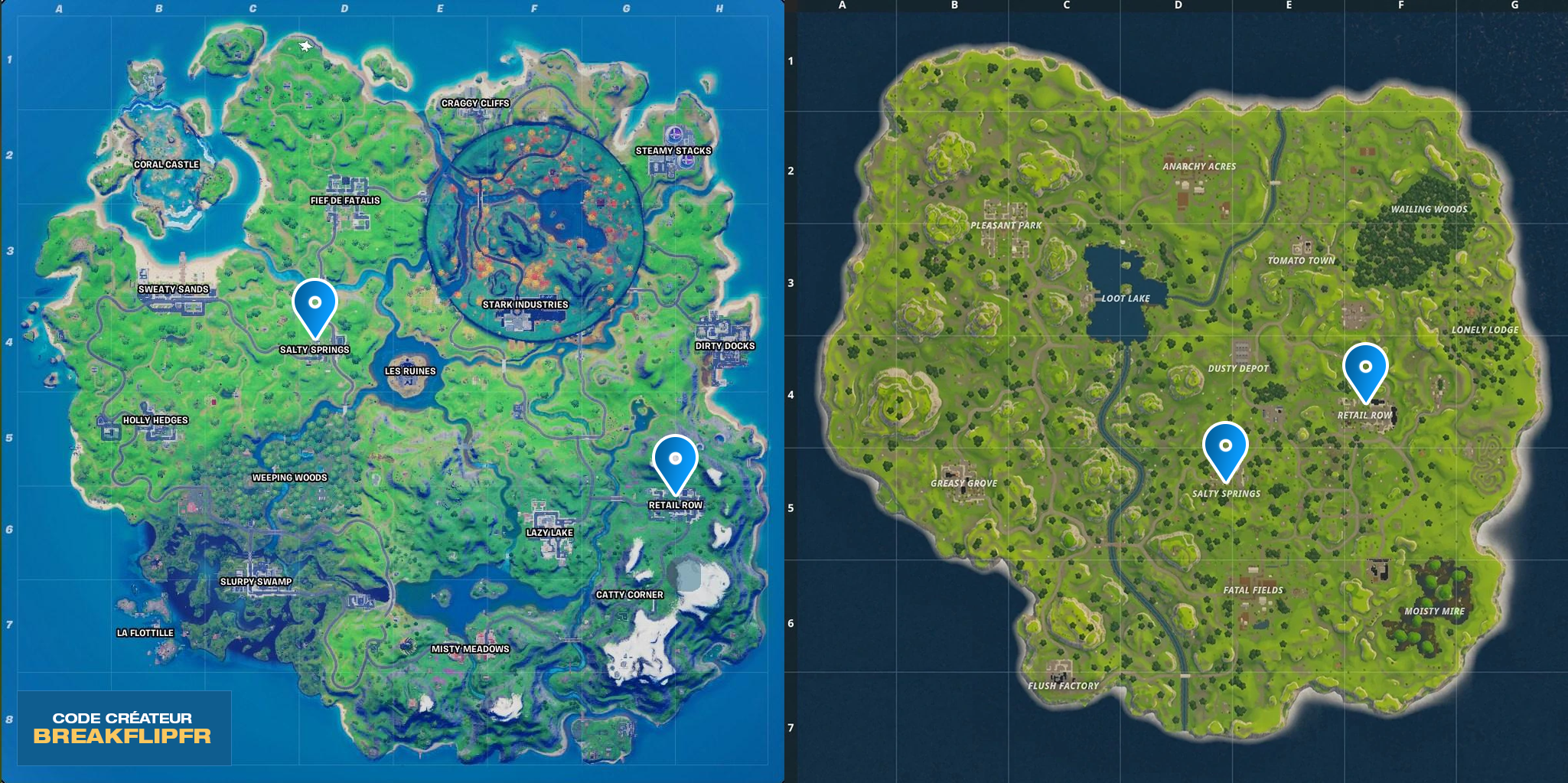
Task: Select the Lonely Lodge label
Action: click(1486, 329)
